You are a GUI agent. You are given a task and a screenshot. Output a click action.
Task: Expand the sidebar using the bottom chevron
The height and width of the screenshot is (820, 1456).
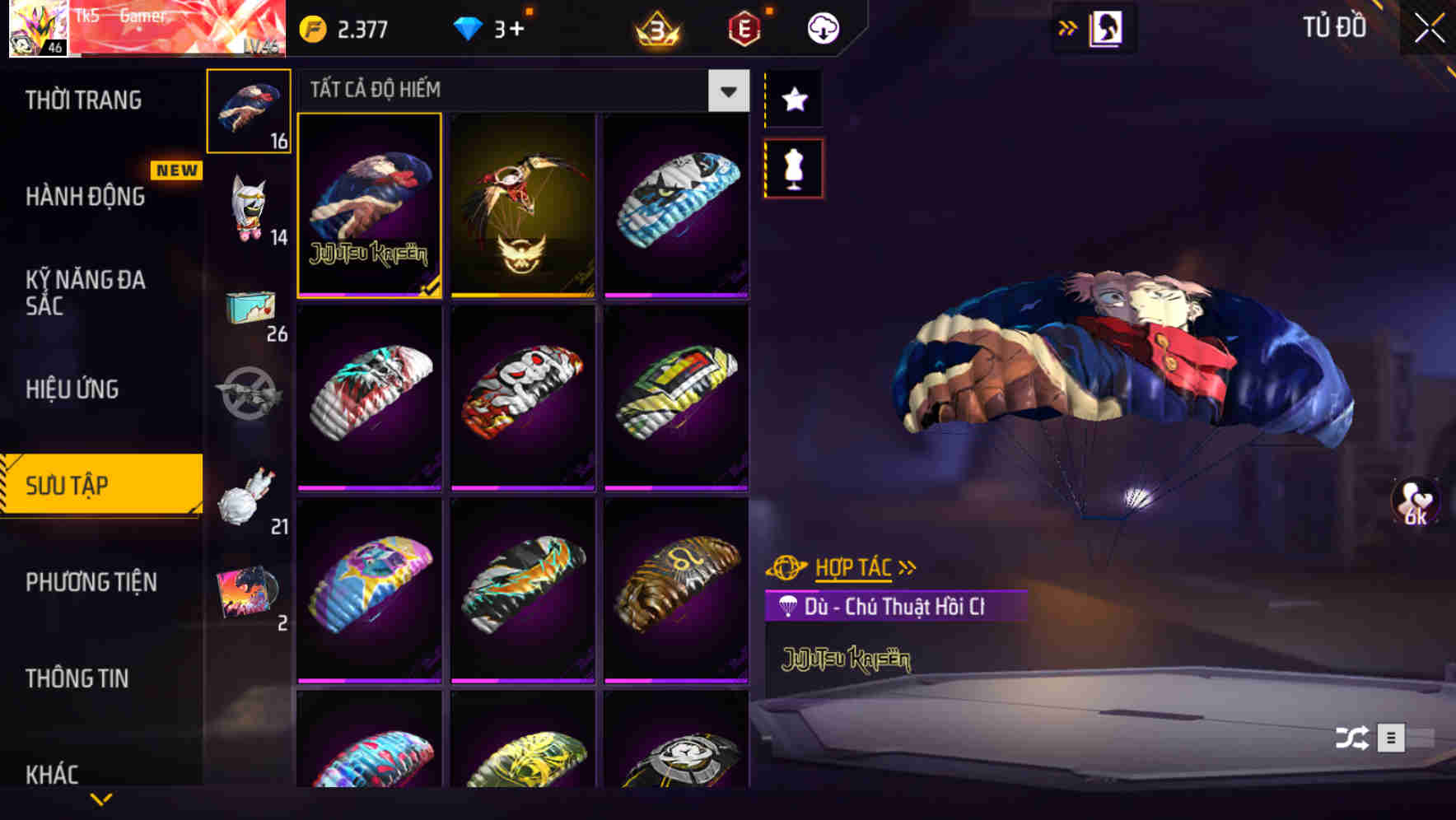pyautogui.click(x=101, y=799)
